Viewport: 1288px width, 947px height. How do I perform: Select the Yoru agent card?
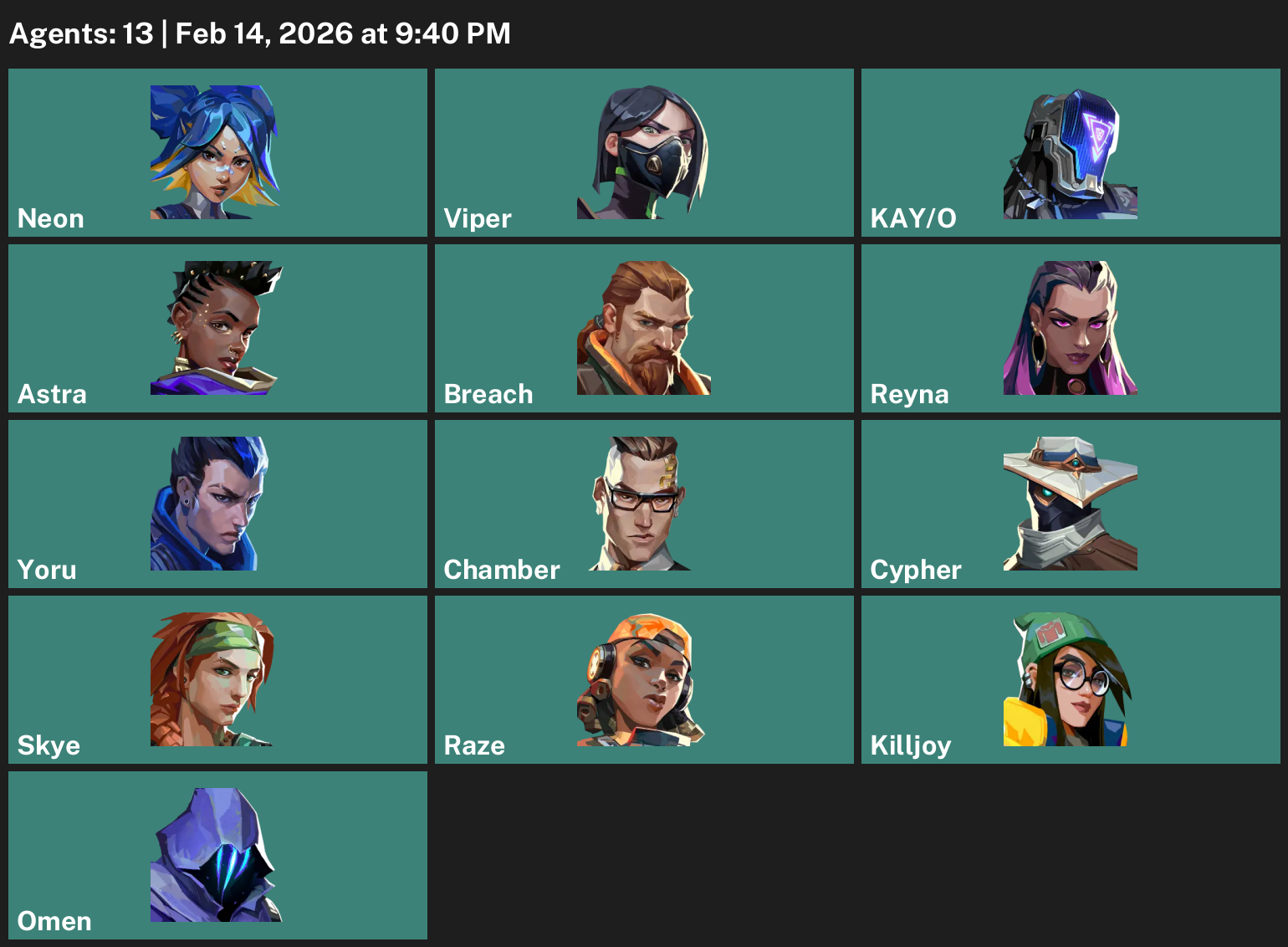click(x=216, y=503)
